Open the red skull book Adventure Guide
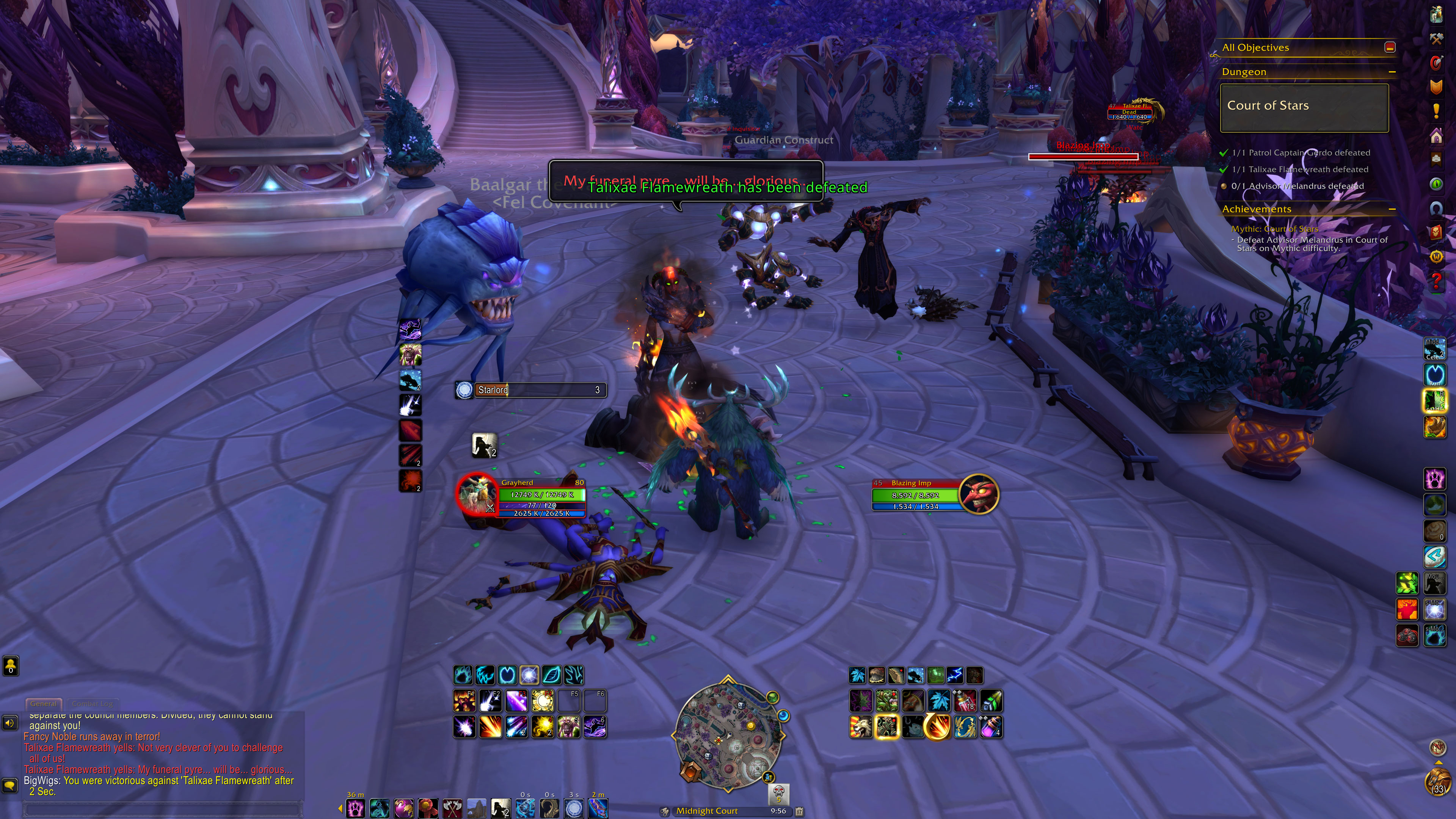 pyautogui.click(x=1436, y=232)
